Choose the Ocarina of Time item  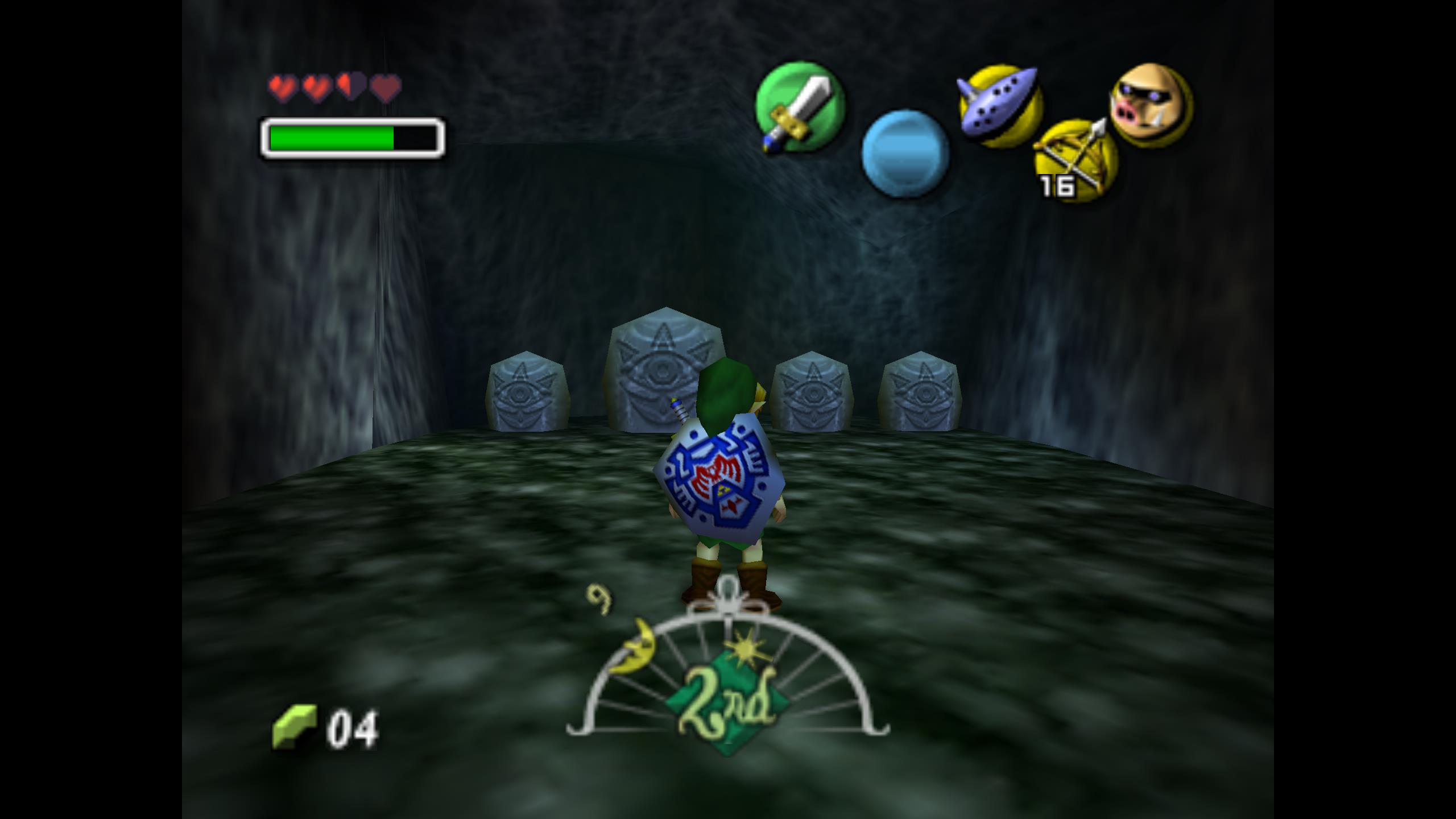[1000, 106]
